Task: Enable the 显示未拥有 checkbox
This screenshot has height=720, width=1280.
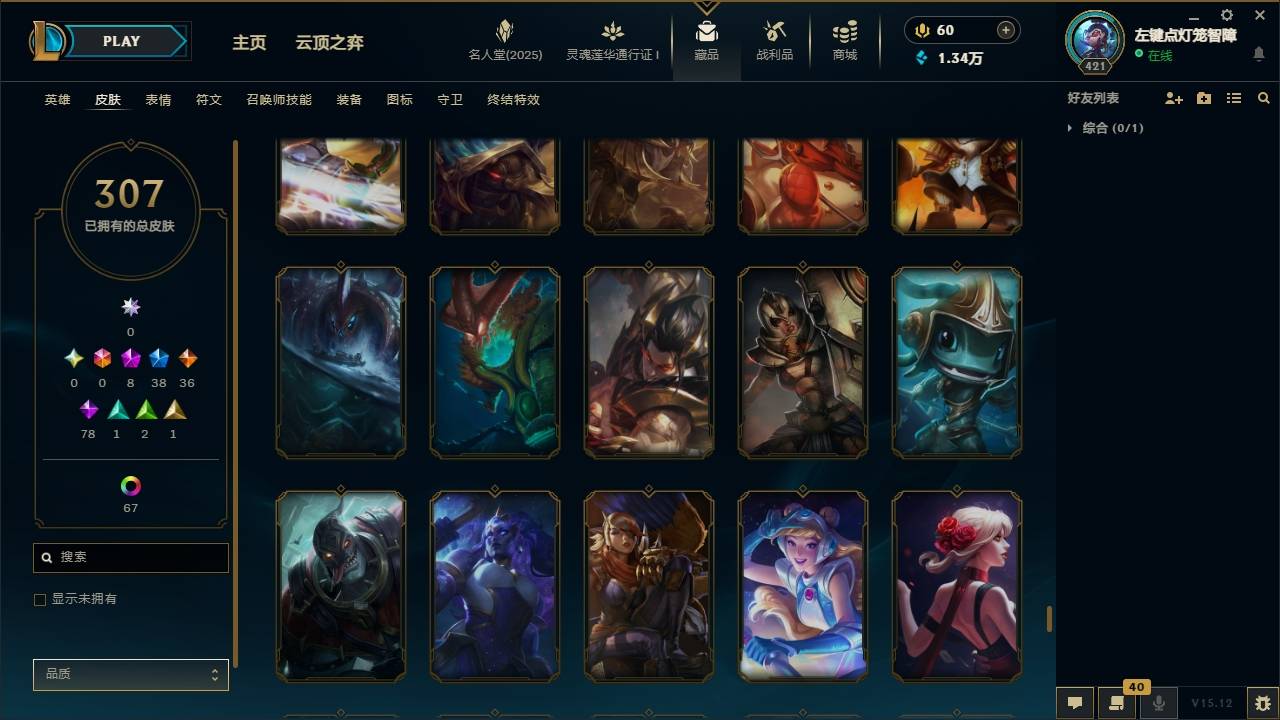Action: (40, 599)
